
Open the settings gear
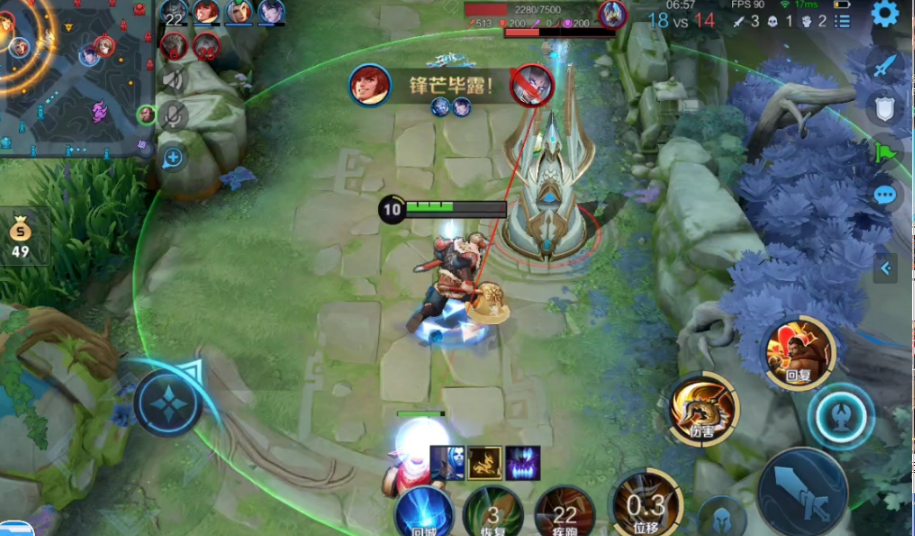tap(884, 14)
